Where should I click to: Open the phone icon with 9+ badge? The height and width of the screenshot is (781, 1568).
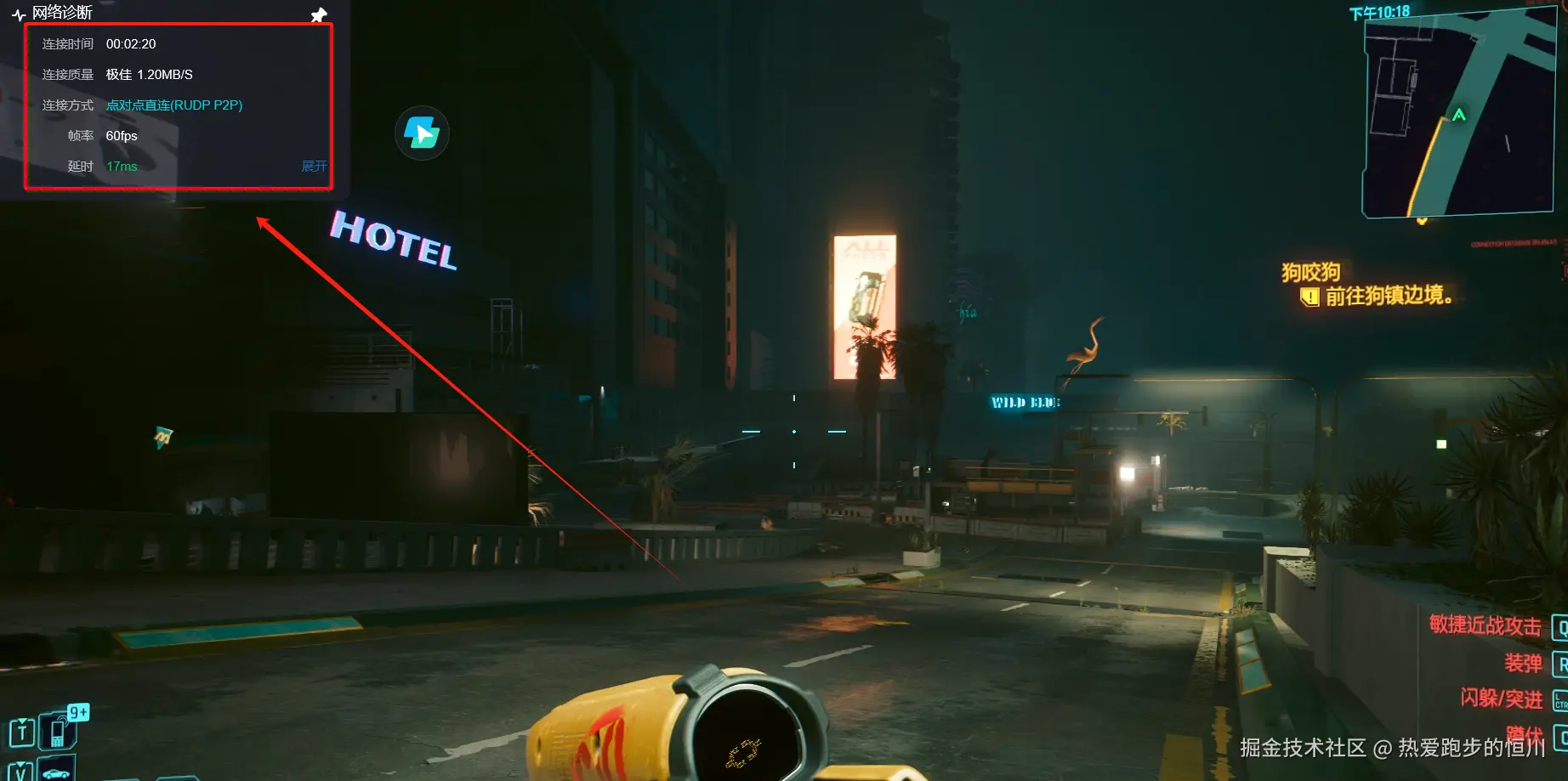[x=60, y=730]
